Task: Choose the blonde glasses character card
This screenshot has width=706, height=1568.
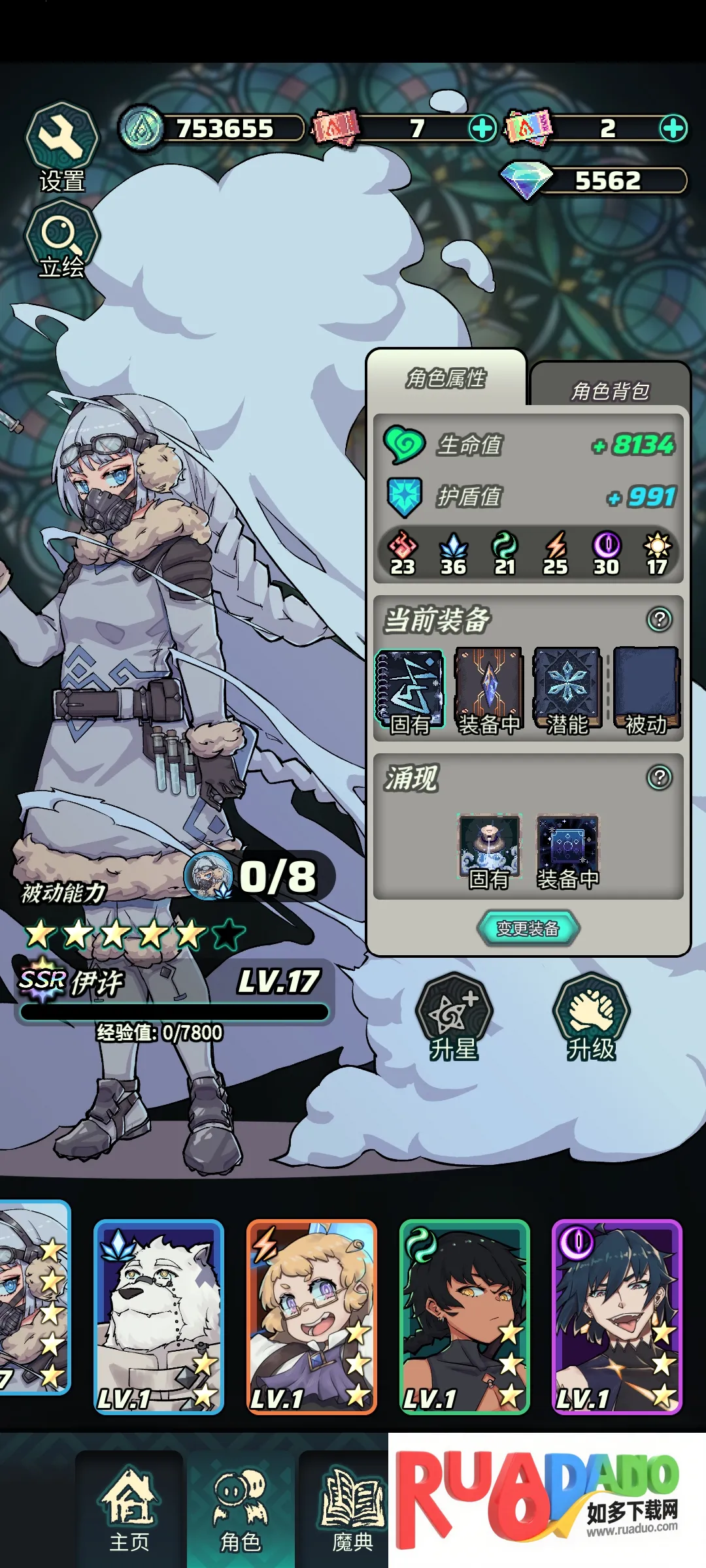Action: (x=311, y=1316)
